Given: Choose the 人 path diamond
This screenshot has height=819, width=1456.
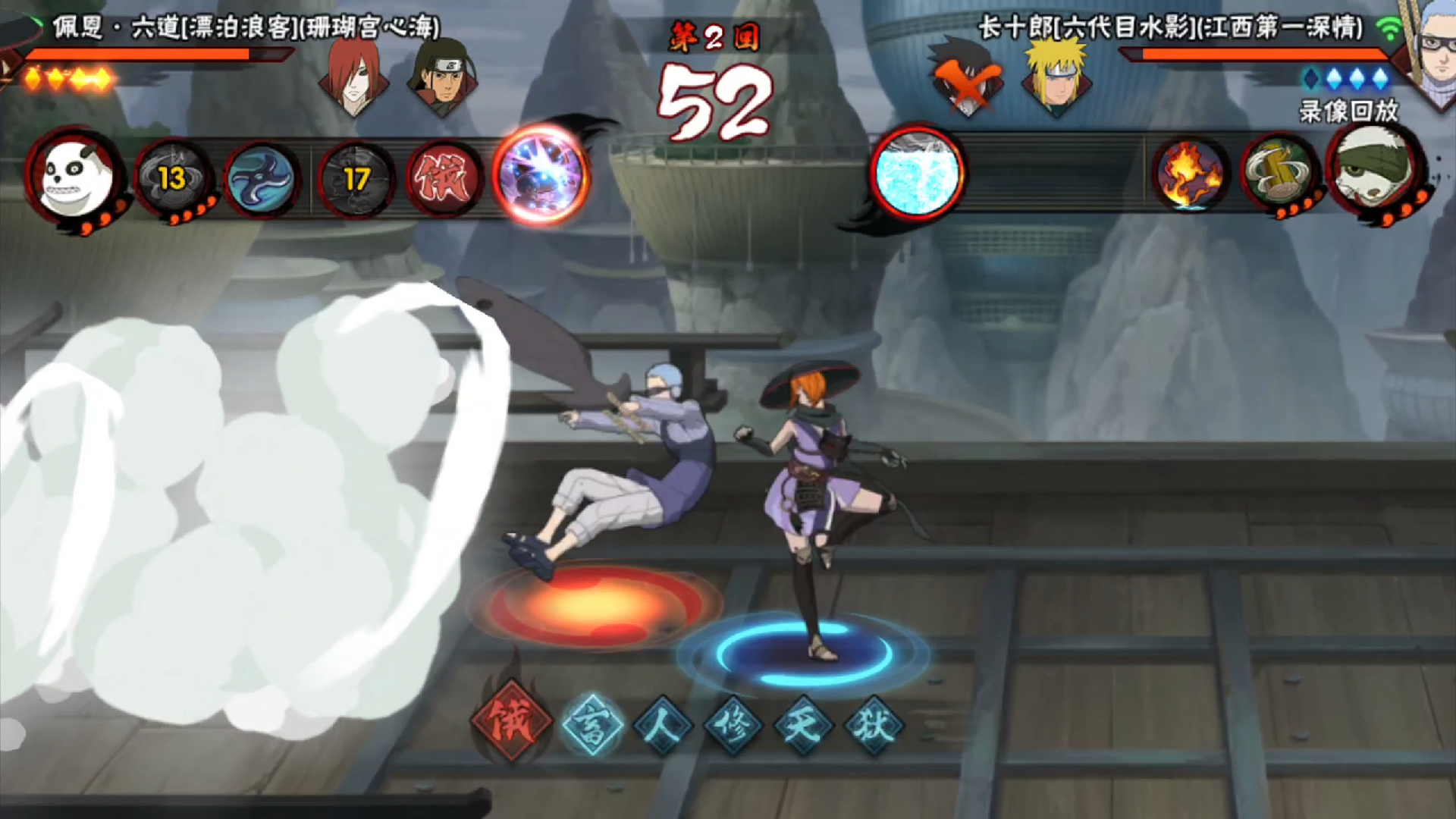Looking at the screenshot, I should point(663,724).
